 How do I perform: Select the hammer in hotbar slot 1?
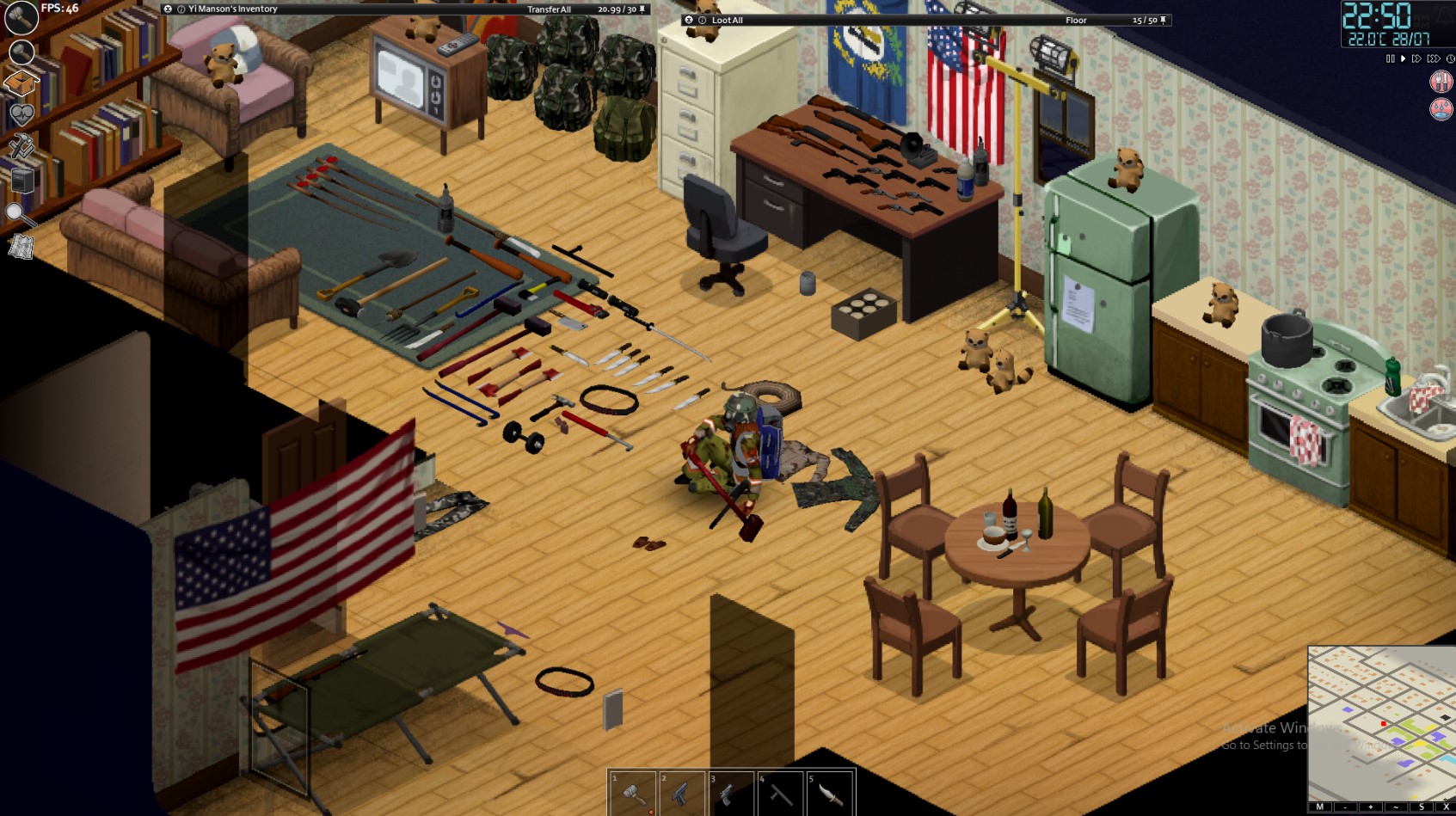coord(633,793)
